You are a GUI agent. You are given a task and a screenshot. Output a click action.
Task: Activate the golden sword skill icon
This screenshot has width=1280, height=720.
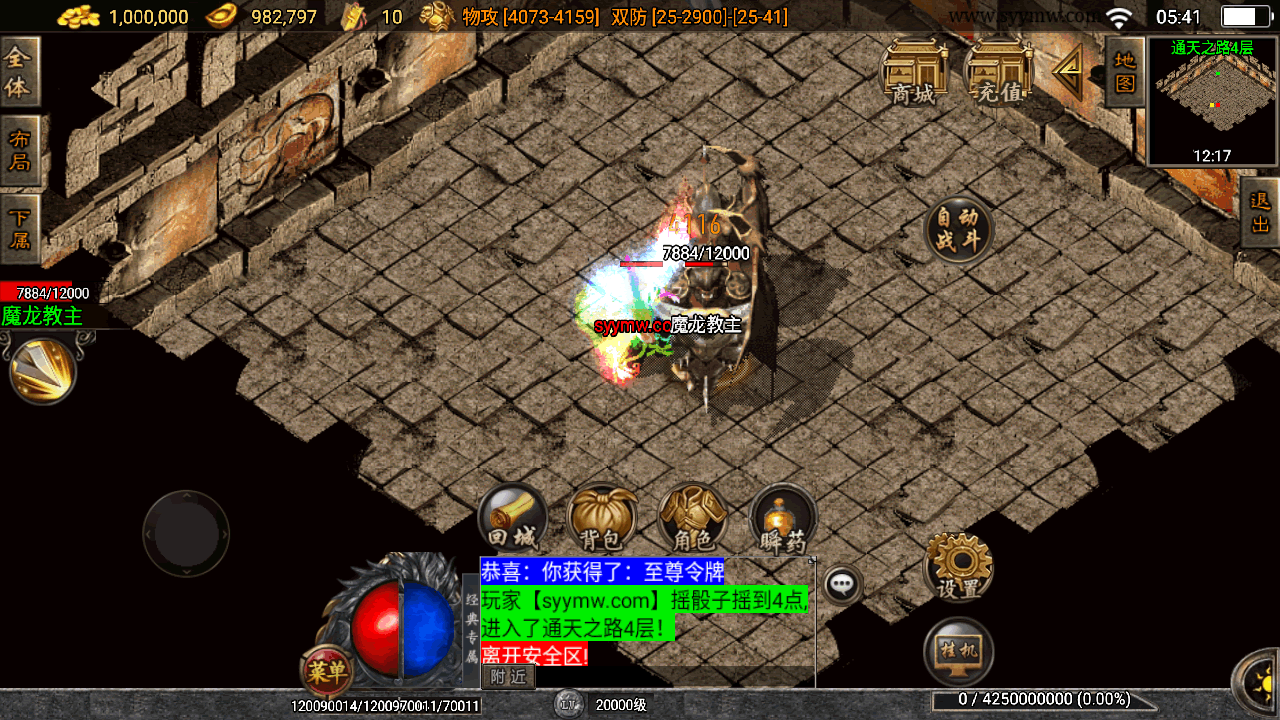pyautogui.click(x=42, y=370)
